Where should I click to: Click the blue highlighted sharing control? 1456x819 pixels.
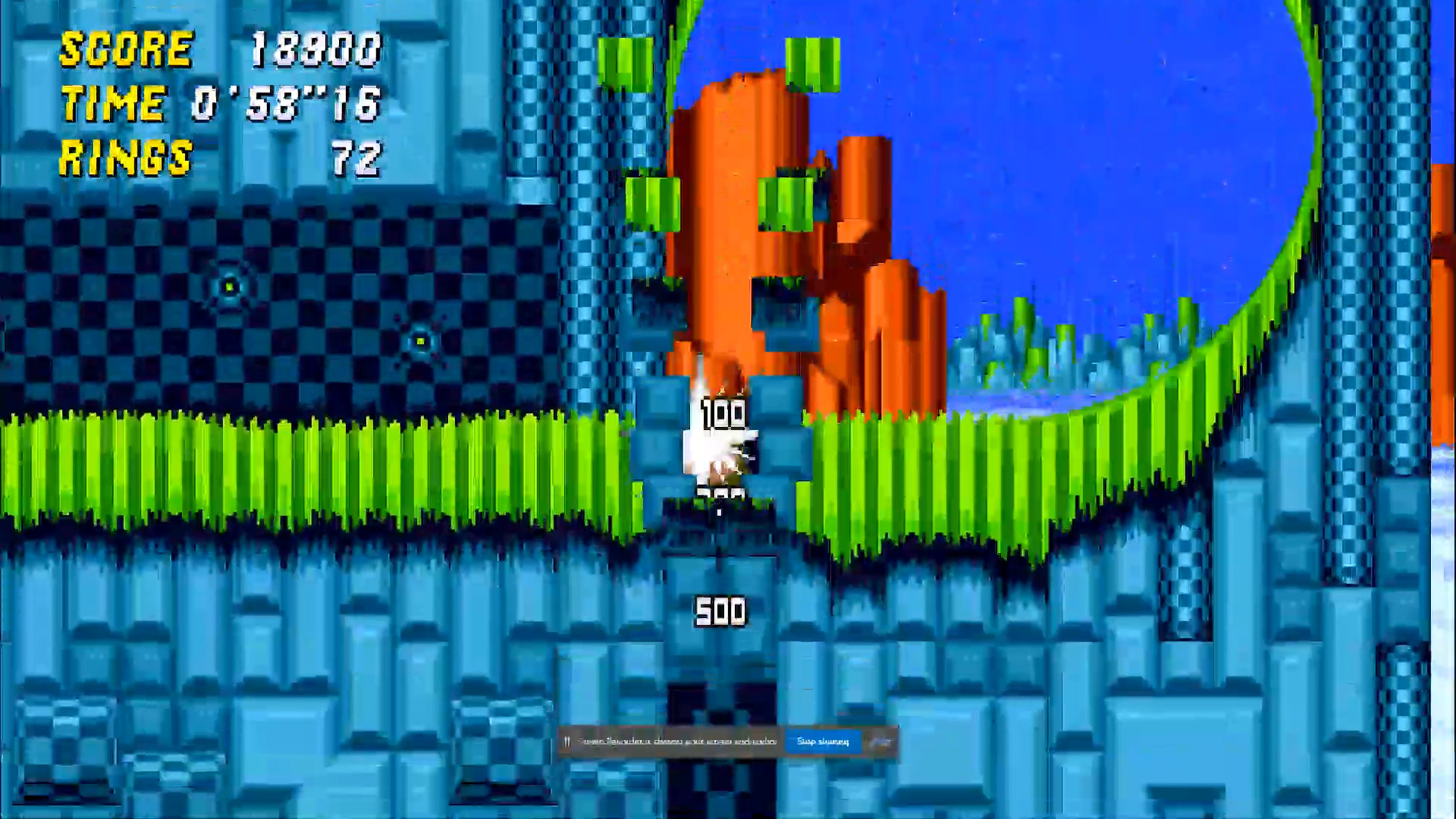coord(823,741)
